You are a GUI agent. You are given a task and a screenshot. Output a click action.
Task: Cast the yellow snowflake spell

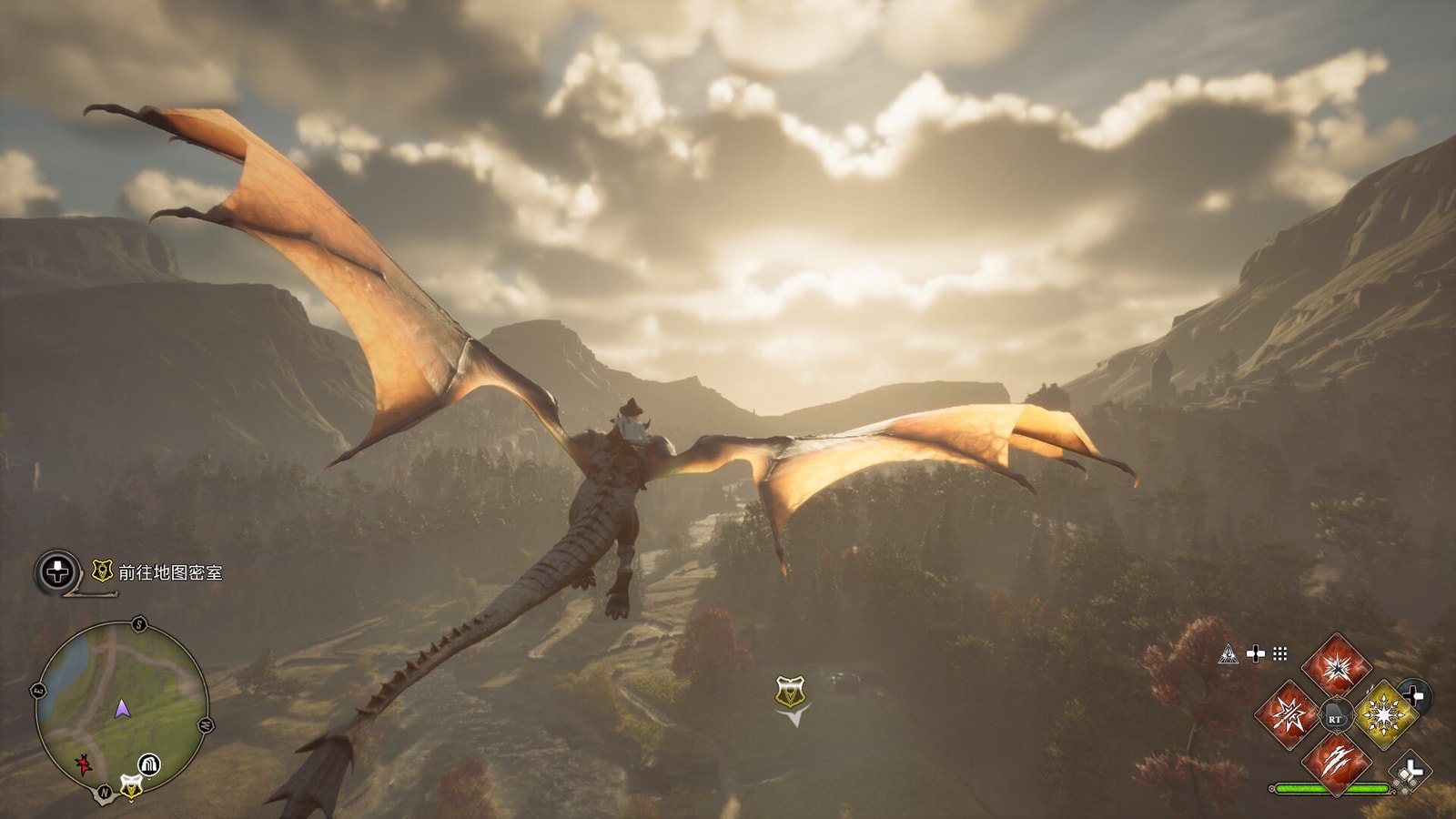(x=1383, y=715)
